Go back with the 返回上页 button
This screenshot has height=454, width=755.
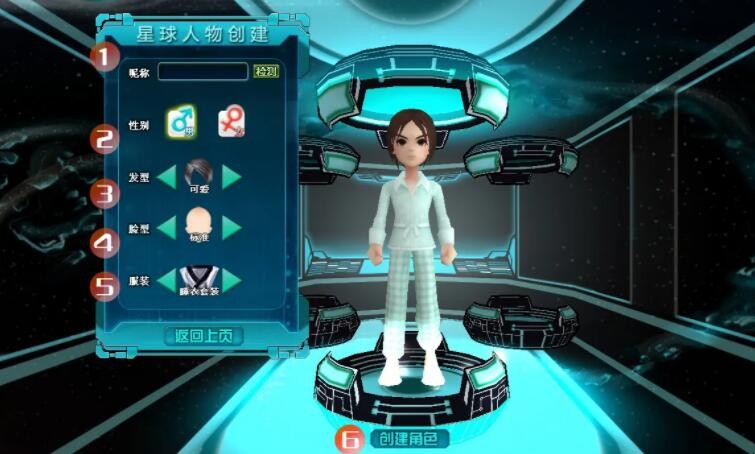(203, 336)
